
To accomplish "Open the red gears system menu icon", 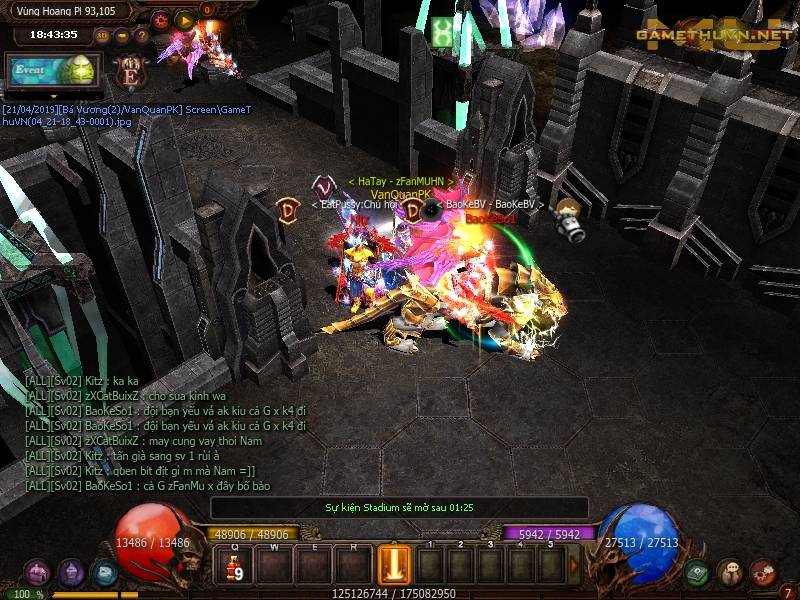I will (763, 573).
